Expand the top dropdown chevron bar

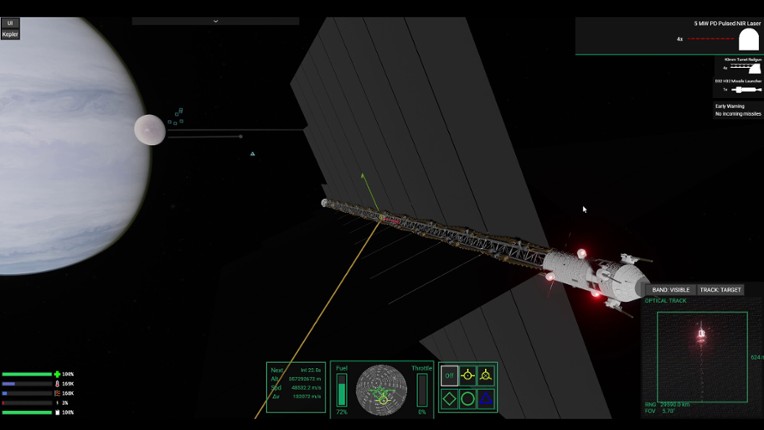216,20
